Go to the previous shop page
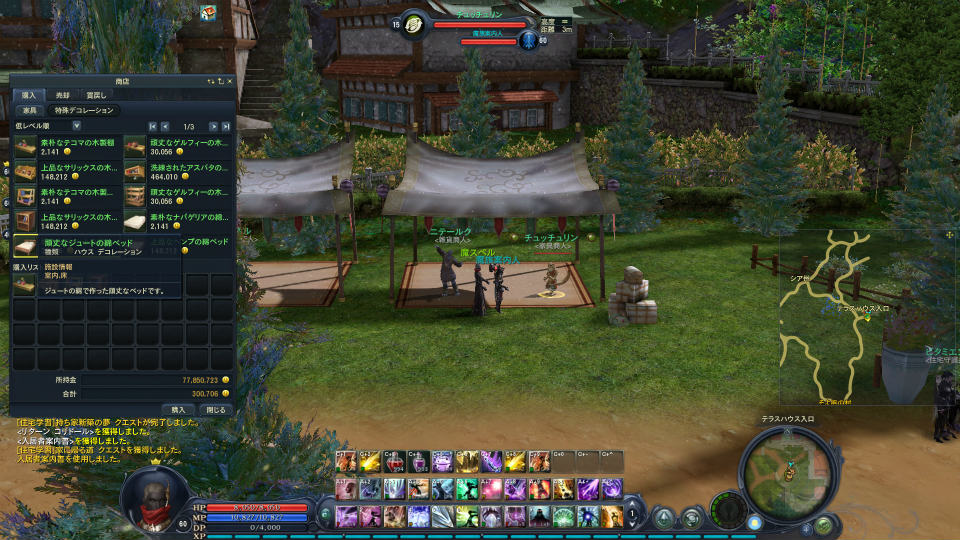Screen dimensions: 960x540 (165, 126)
